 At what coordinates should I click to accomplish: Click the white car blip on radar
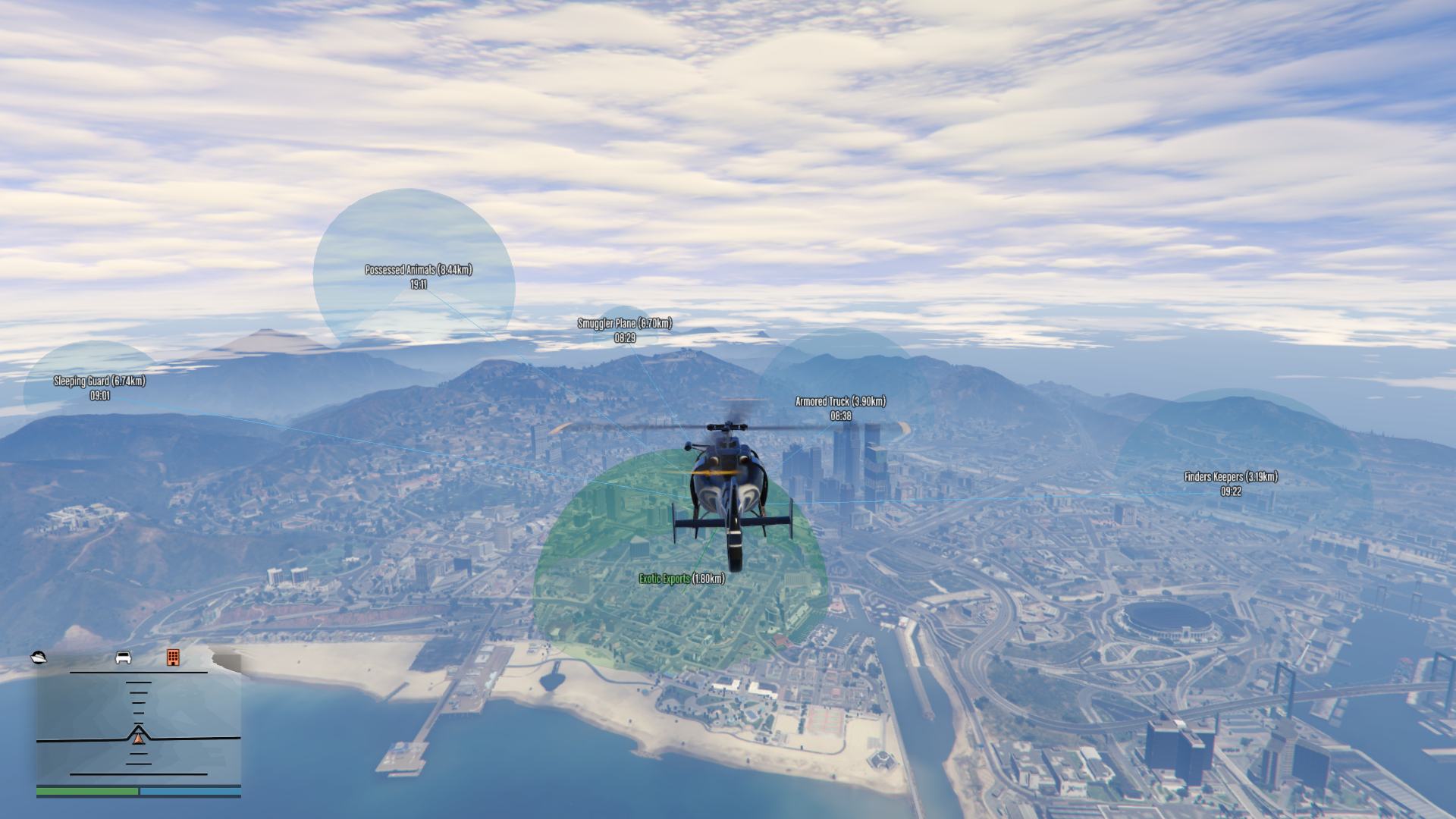pos(123,657)
